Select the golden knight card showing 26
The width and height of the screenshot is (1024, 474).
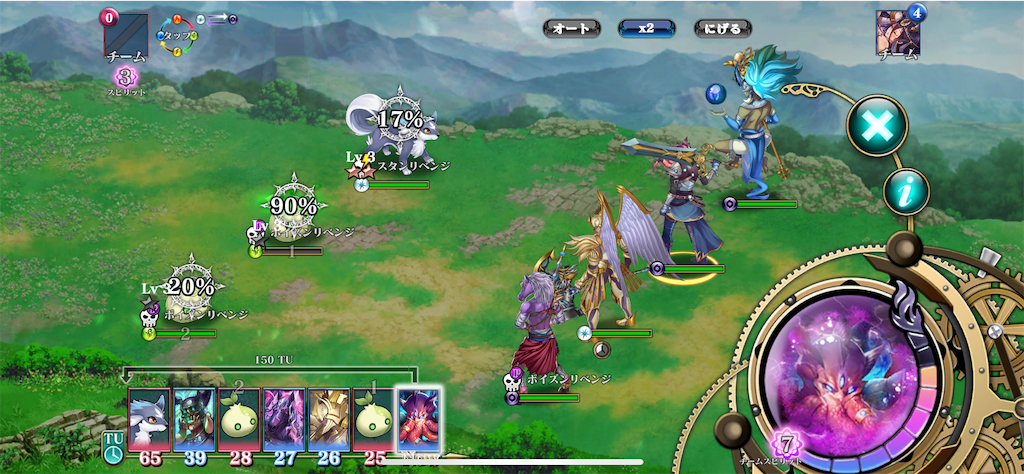click(x=328, y=419)
